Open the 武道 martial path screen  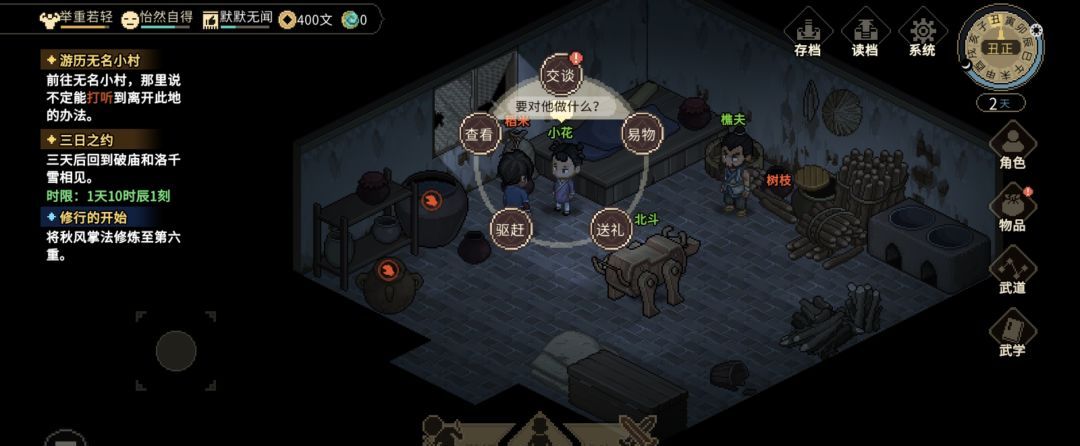(x=1012, y=270)
